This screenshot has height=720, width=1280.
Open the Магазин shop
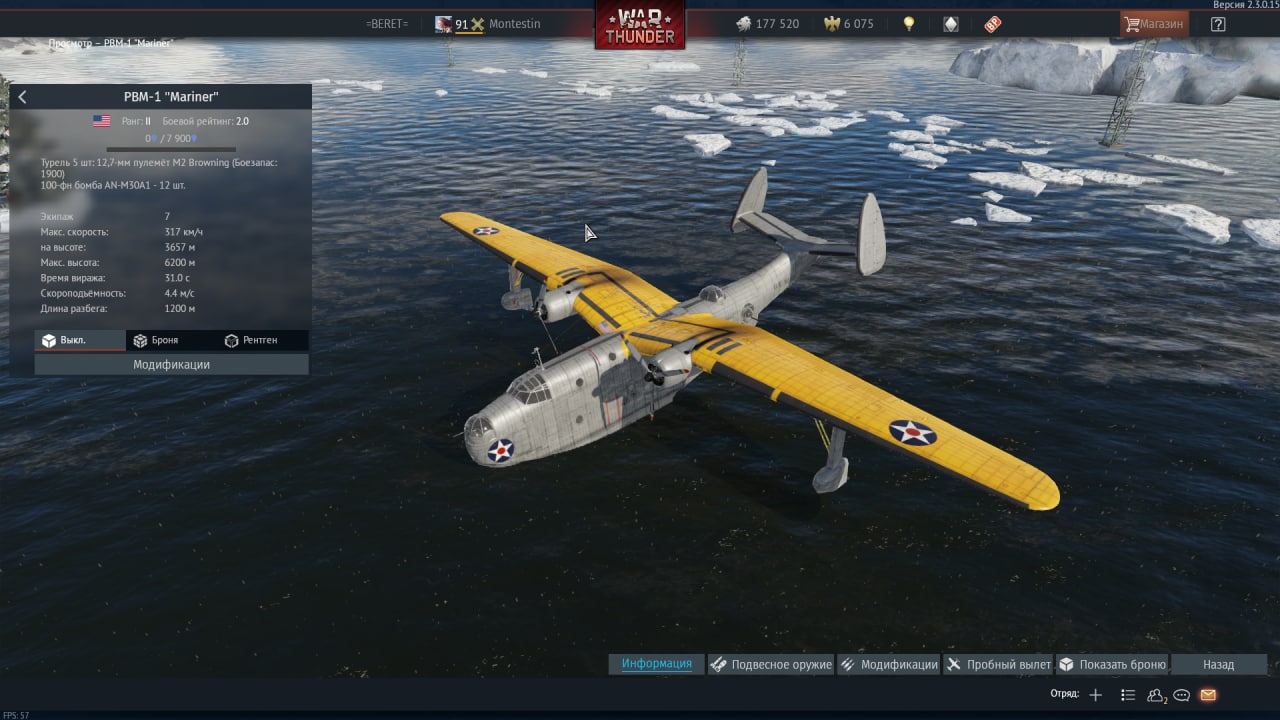[1154, 24]
